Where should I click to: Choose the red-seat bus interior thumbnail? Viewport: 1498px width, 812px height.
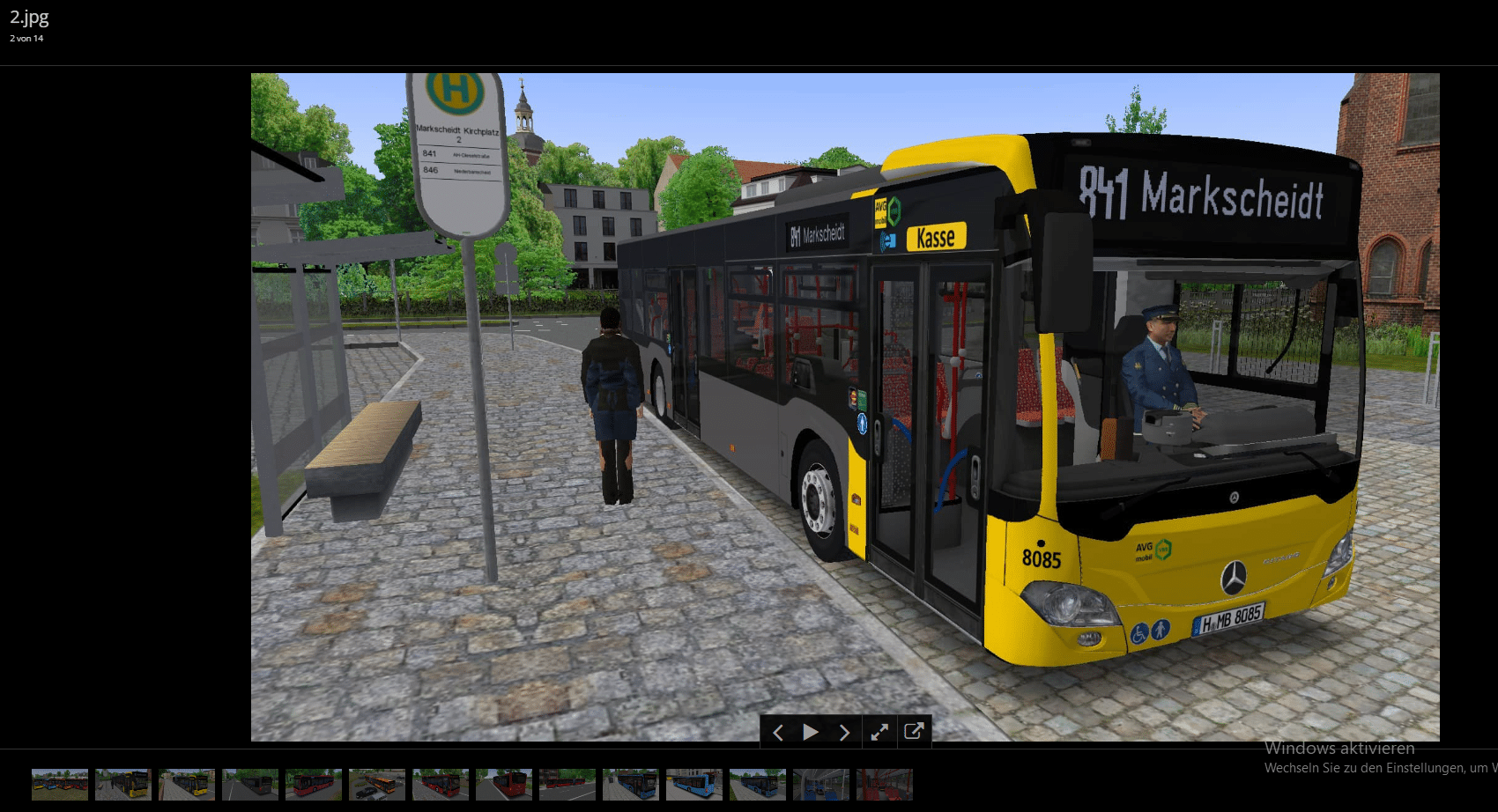(885, 784)
